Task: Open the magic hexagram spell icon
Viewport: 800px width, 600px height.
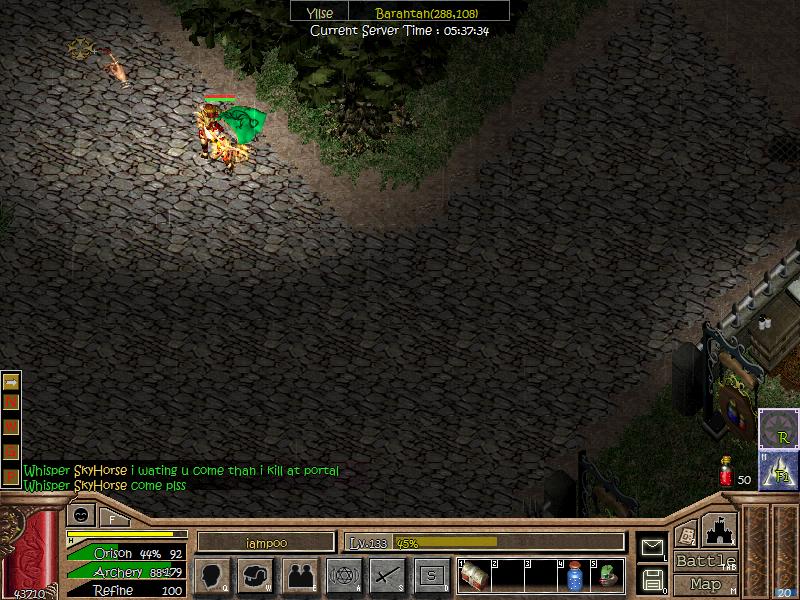Action: [344, 576]
